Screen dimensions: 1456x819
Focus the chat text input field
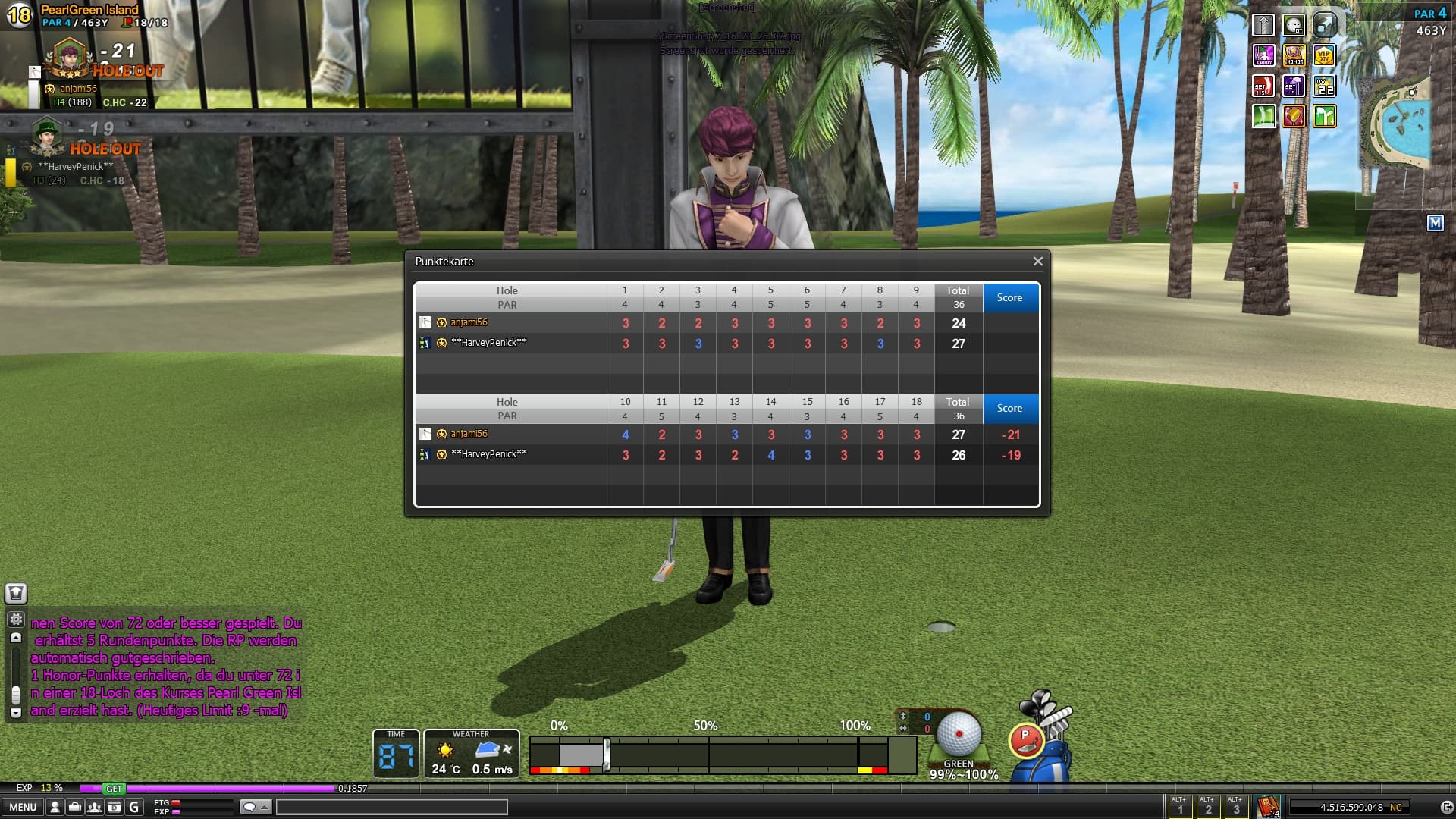(x=391, y=807)
